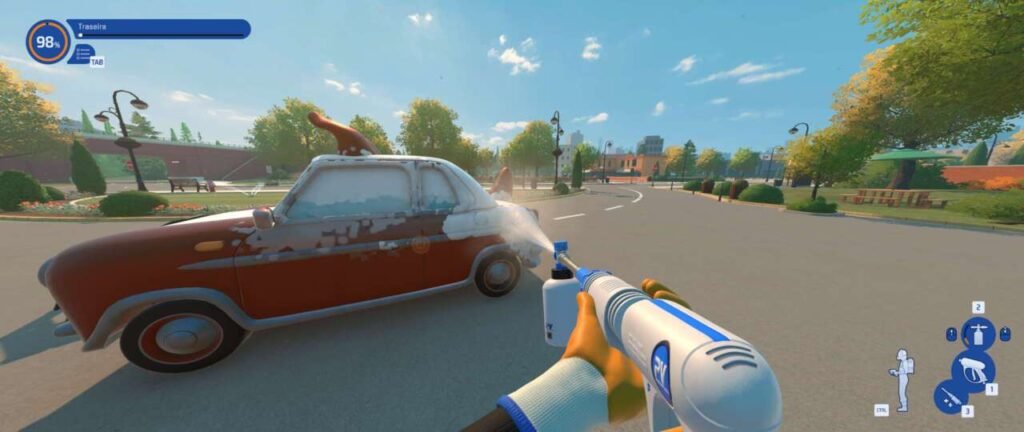1024x432 pixels.
Task: Open the task checklist icon
Action: 85,51
